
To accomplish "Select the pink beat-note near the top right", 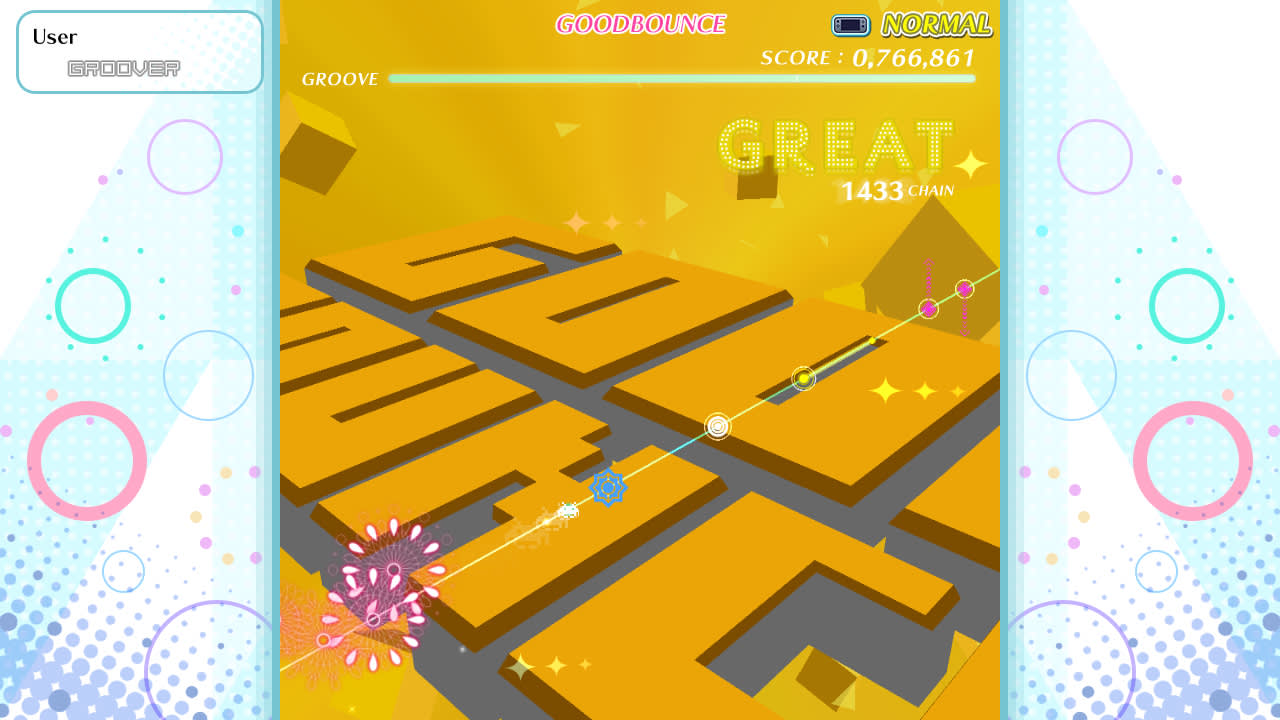I will click(963, 290).
